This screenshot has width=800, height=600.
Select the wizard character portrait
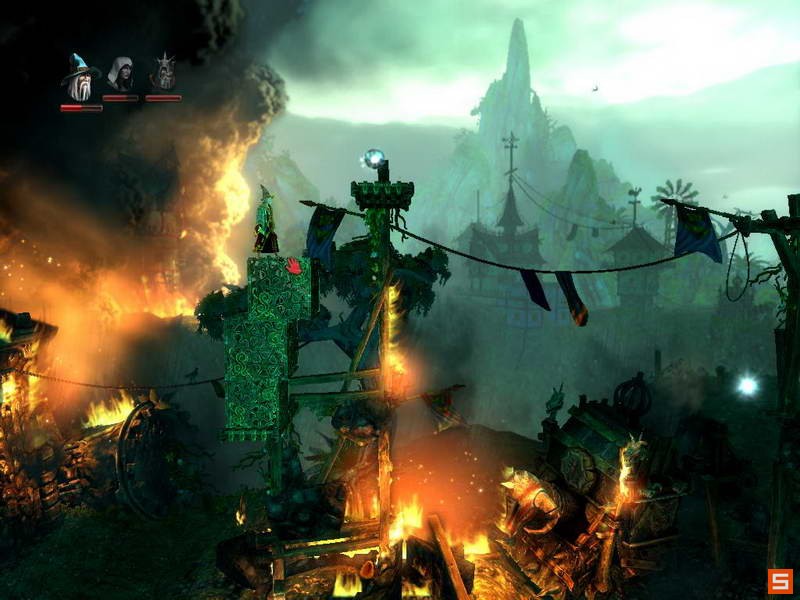pyautogui.click(x=80, y=77)
